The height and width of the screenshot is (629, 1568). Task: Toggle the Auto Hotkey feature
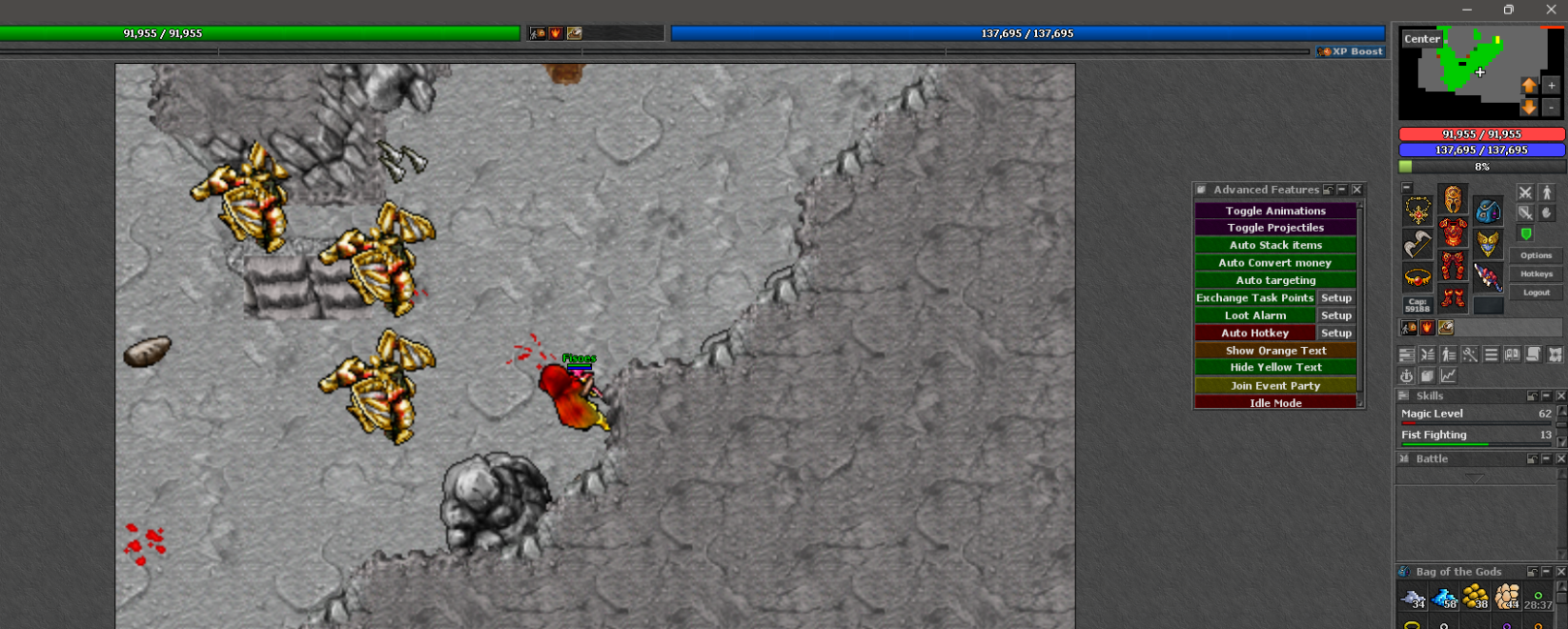pyautogui.click(x=1254, y=332)
